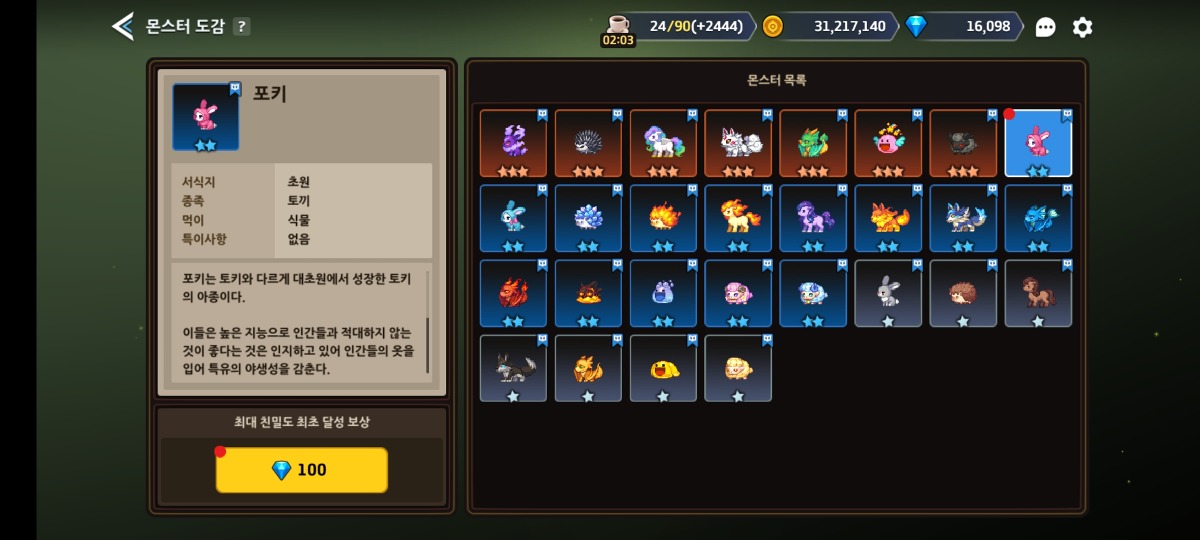Image resolution: width=1200 pixels, height=540 pixels.
Task: Open the chat speech bubble icon
Action: 1045,27
